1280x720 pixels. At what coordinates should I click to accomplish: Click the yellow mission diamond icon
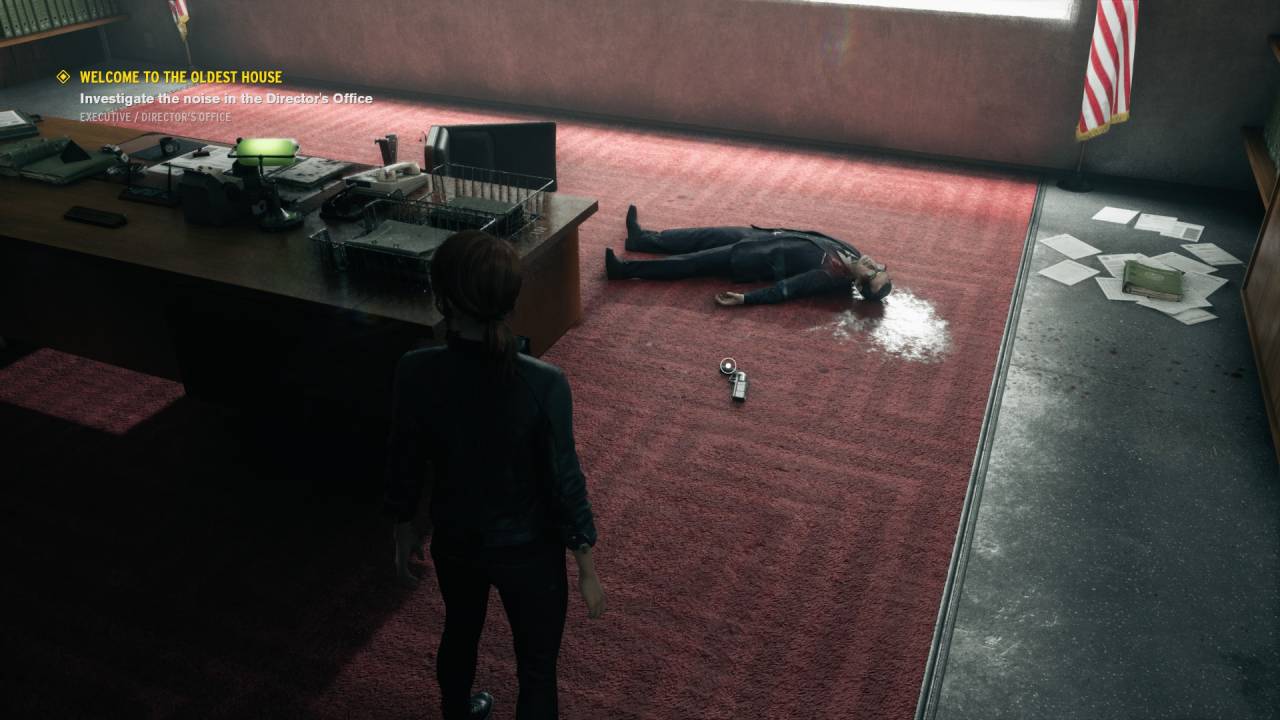tap(64, 77)
